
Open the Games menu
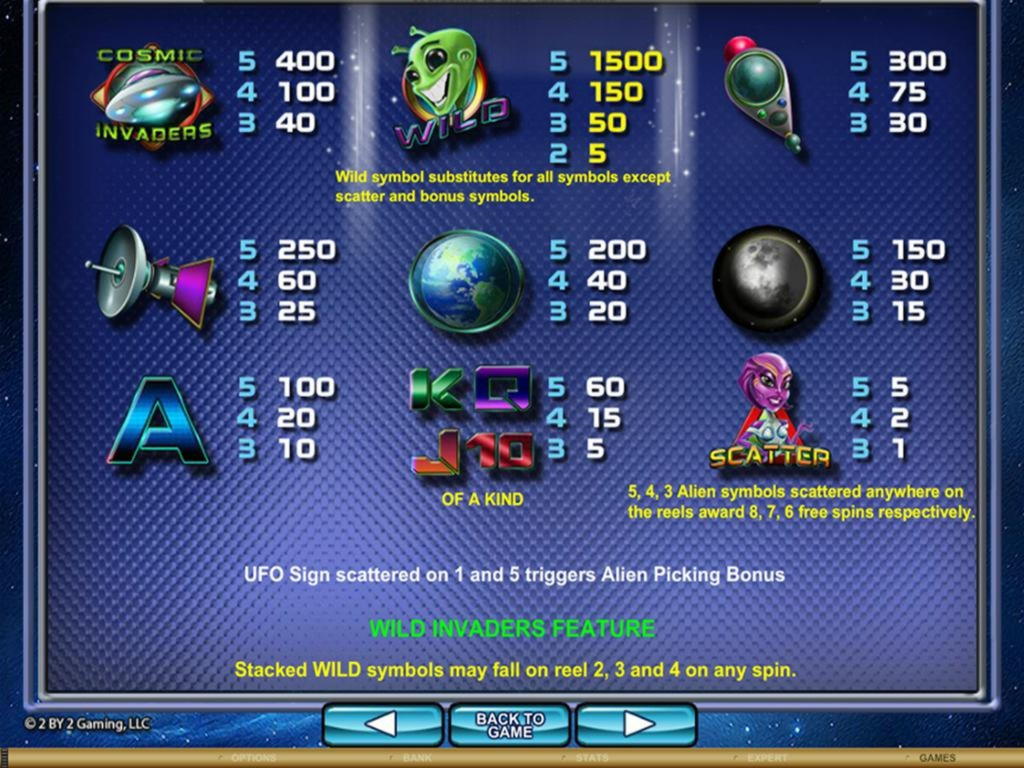(x=937, y=758)
